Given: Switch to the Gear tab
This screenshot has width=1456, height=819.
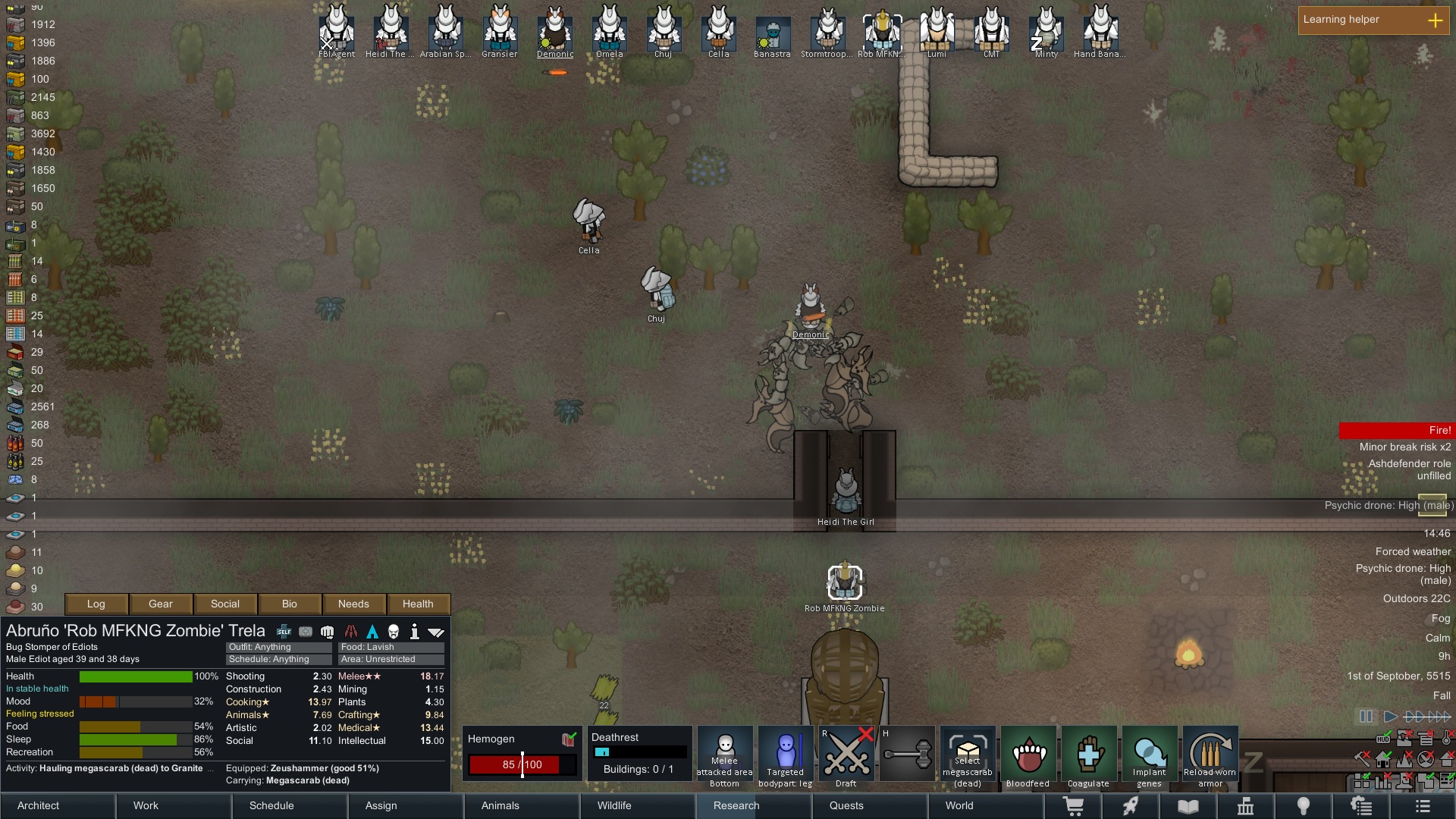Looking at the screenshot, I should coord(160,604).
